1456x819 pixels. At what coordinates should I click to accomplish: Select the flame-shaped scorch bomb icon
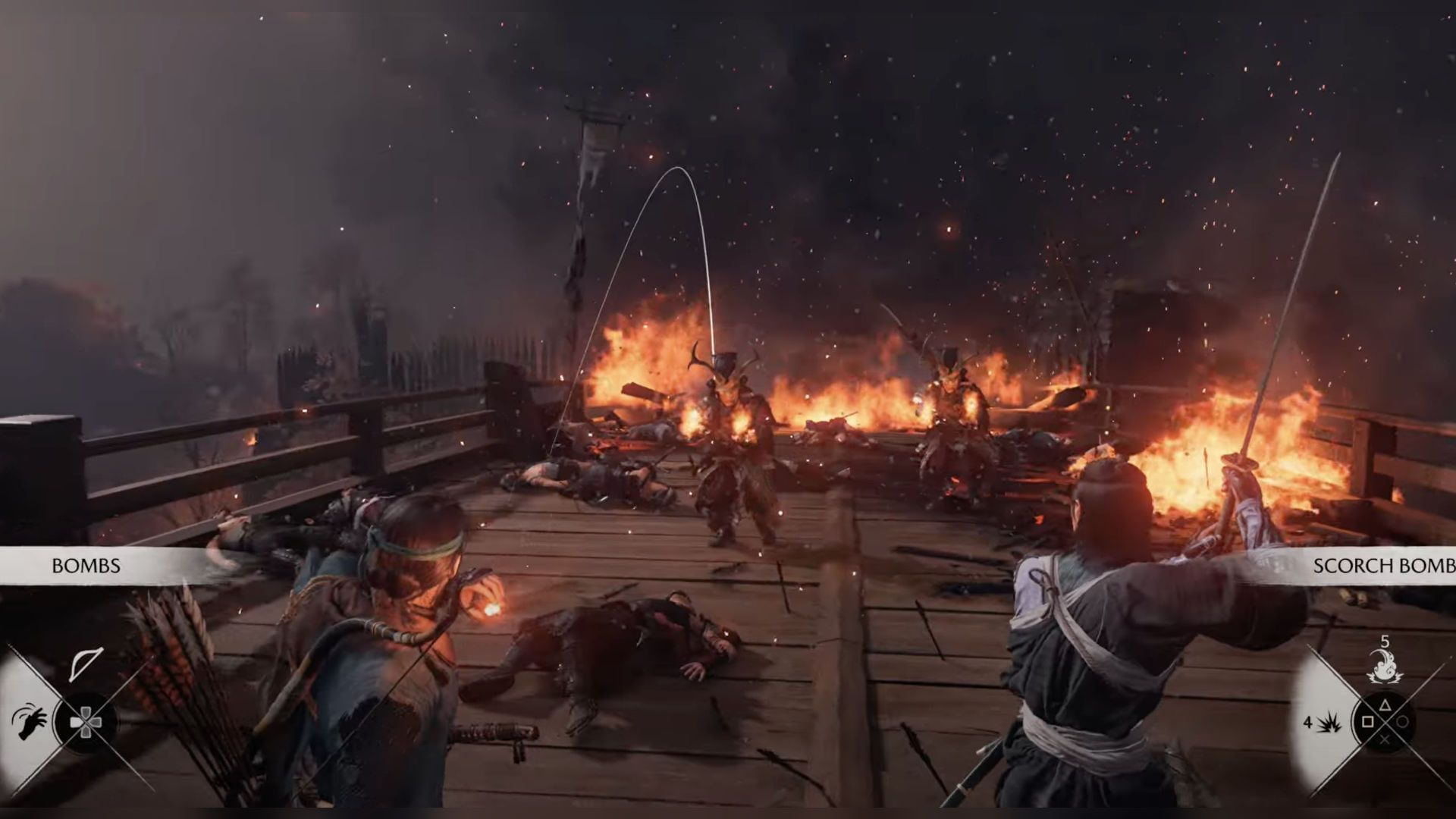coord(1385,667)
